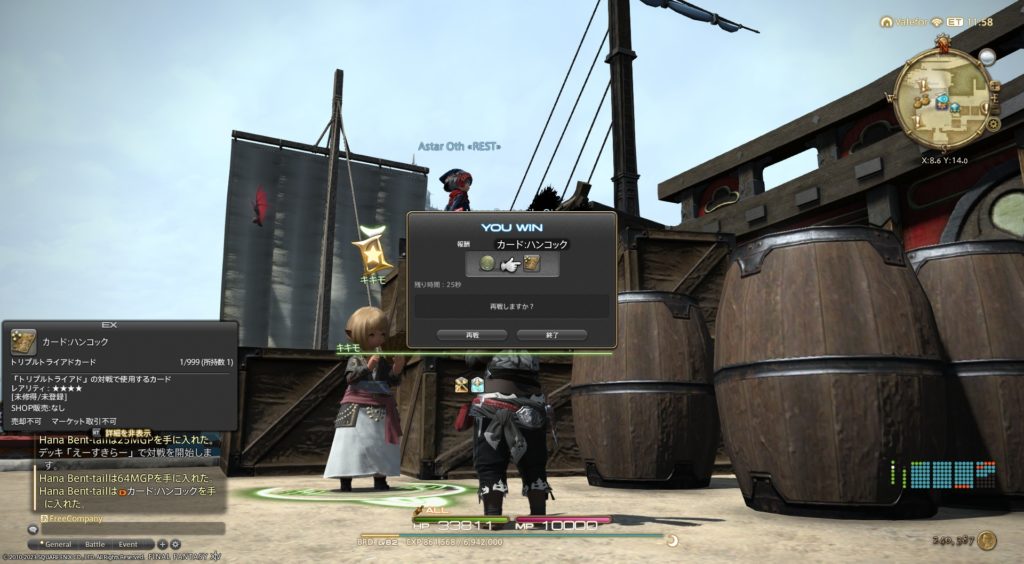The width and height of the screenshot is (1024, 564).
Task: Click the Eorzea Time ET clock icon
Action: 957,21
